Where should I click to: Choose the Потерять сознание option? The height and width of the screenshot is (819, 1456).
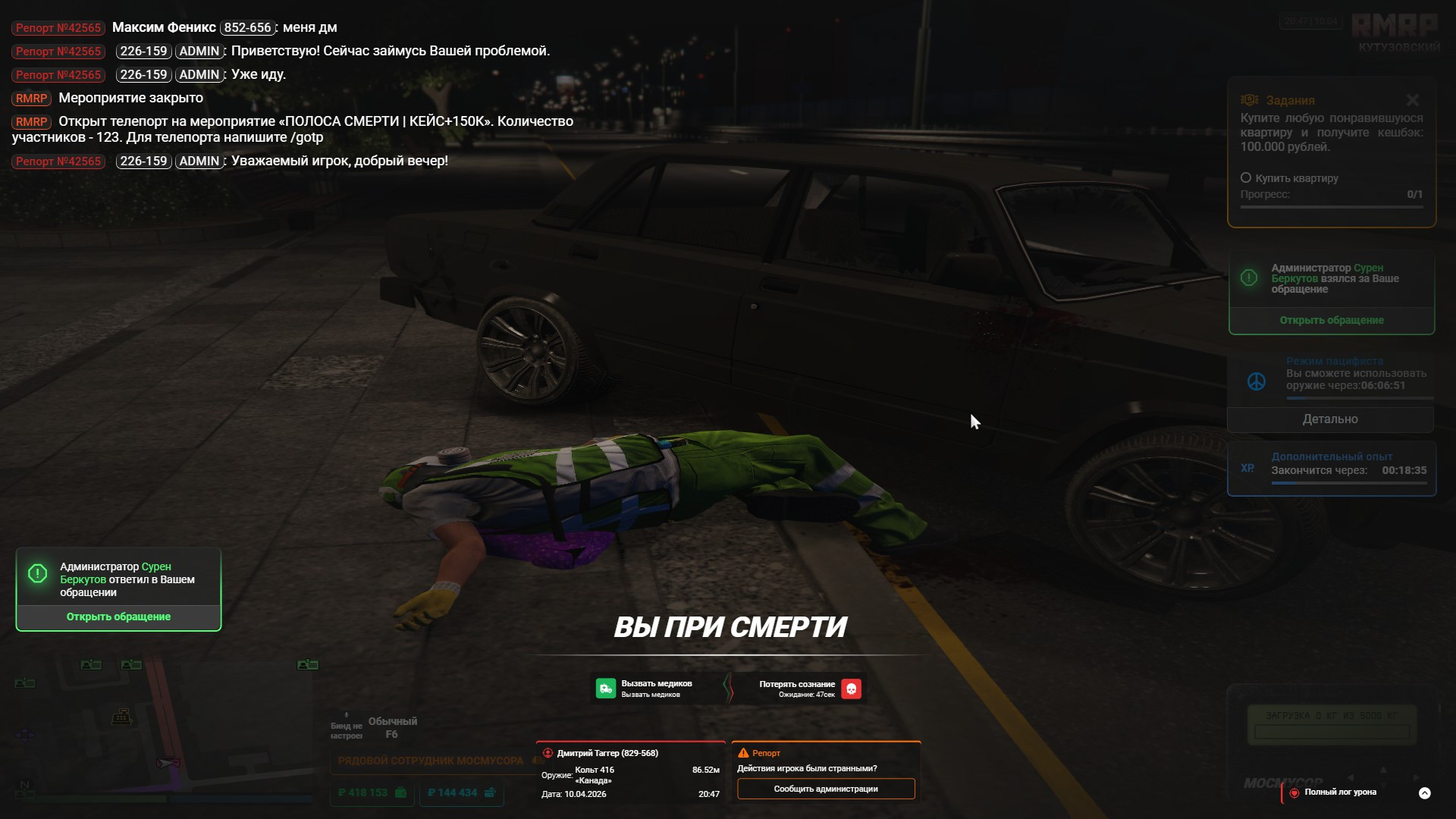808,689
